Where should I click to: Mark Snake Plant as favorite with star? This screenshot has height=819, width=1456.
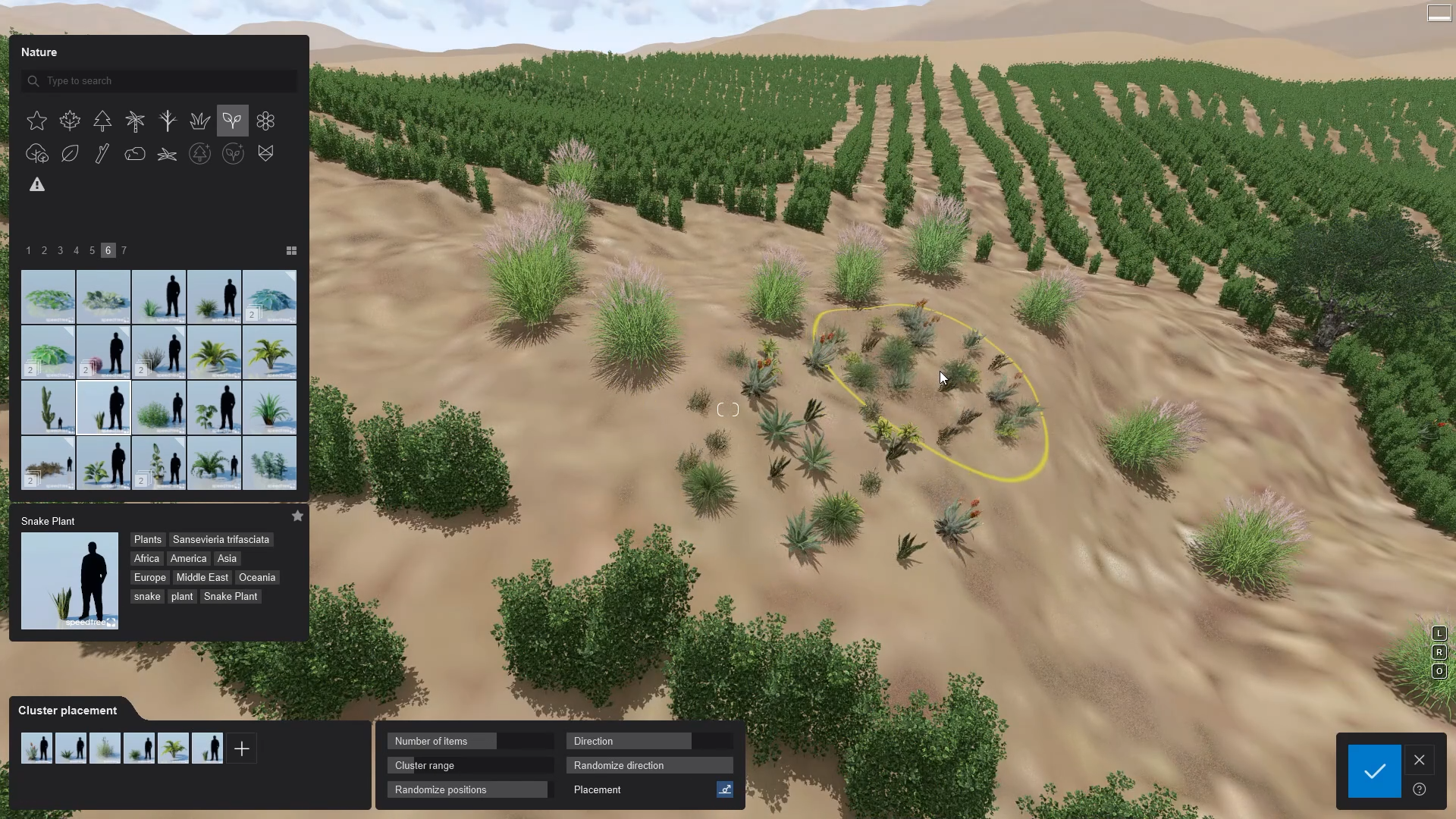point(297,516)
